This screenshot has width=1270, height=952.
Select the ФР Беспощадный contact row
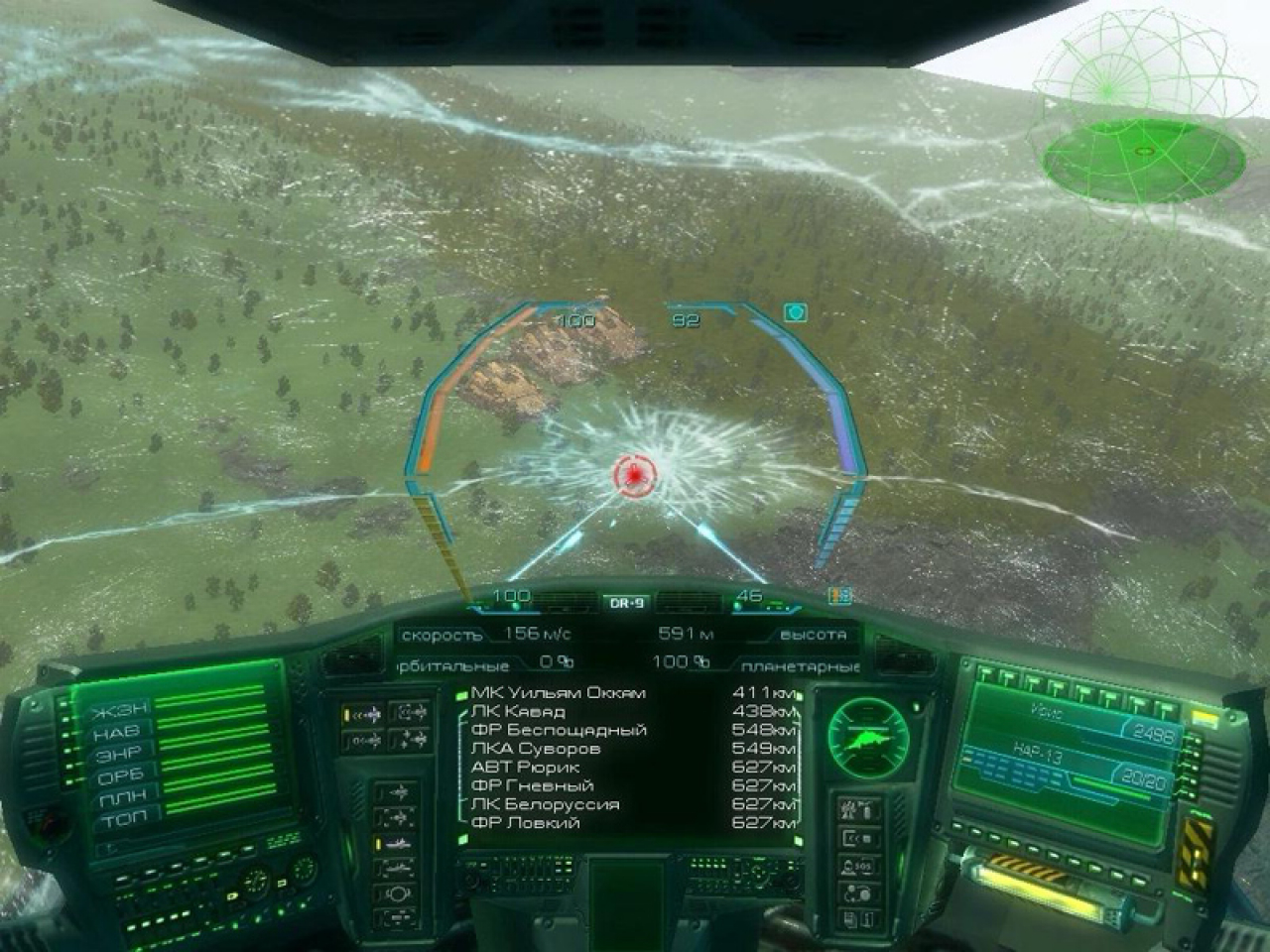tap(559, 730)
